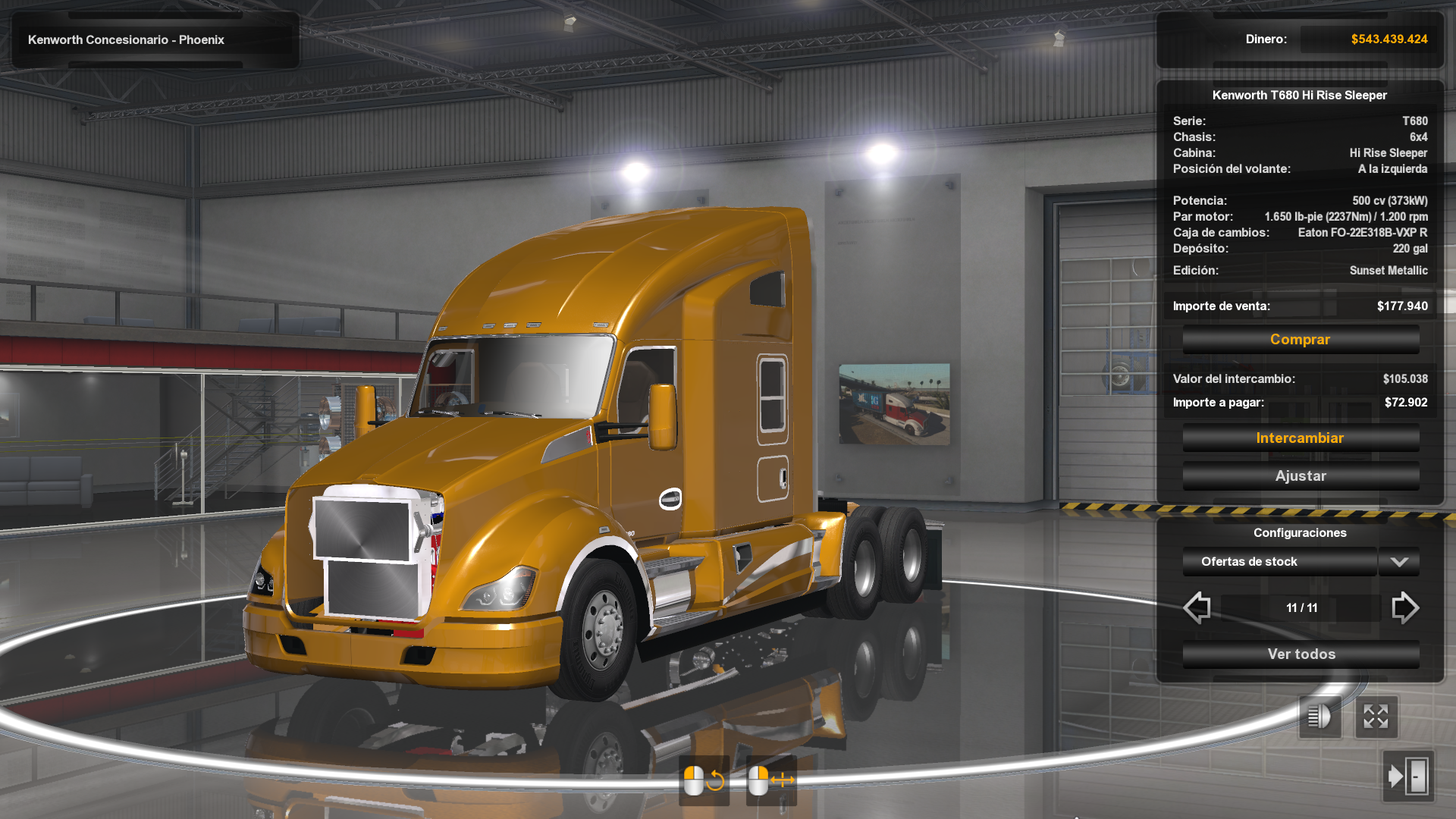Open the Configuraciones chevron selector
The width and height of the screenshot is (1456, 819).
coord(1399,562)
